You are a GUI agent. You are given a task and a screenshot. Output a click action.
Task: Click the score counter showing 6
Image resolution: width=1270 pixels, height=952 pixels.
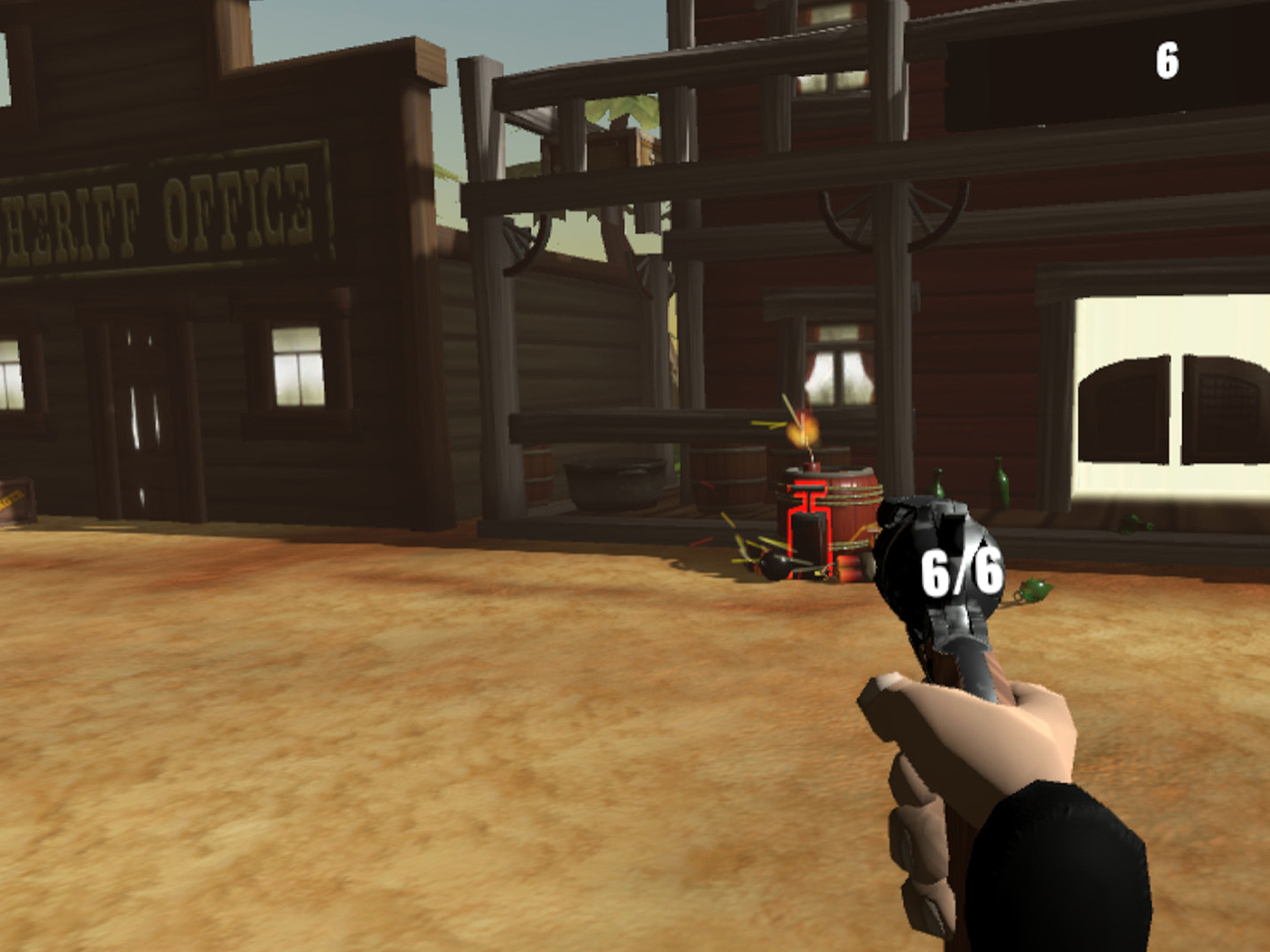1167,58
